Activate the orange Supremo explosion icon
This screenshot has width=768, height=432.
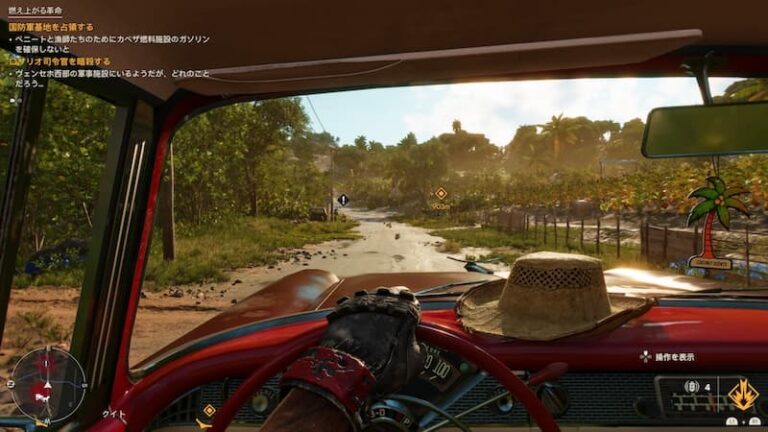pos(742,395)
